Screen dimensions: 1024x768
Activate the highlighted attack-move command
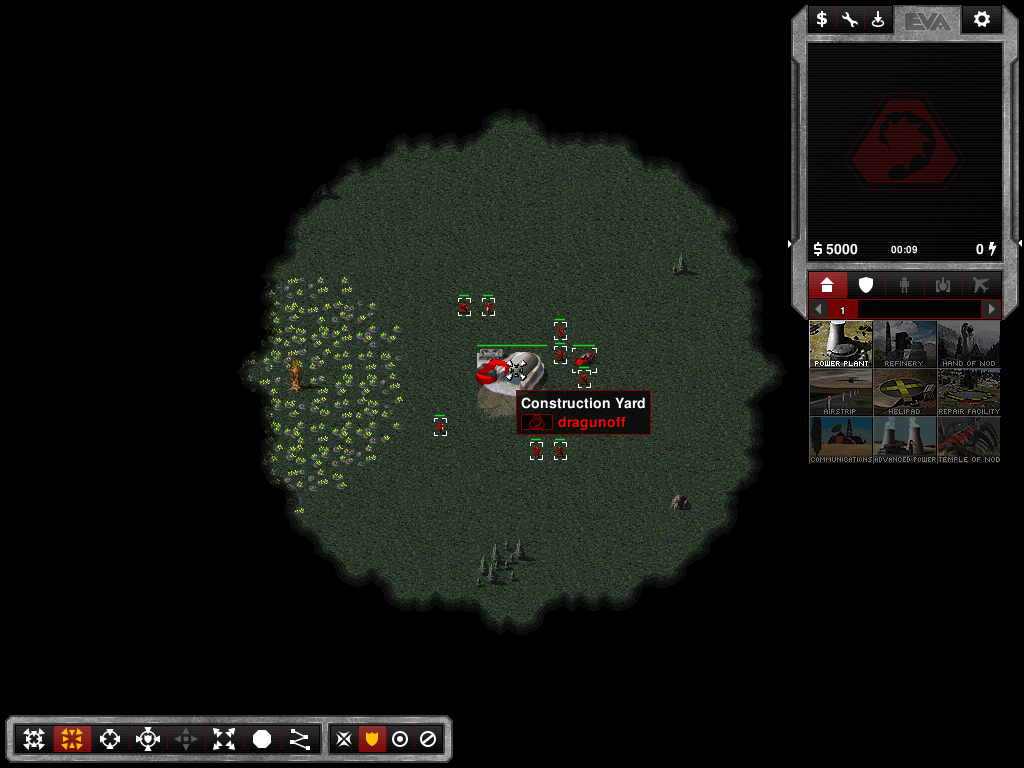click(x=72, y=739)
